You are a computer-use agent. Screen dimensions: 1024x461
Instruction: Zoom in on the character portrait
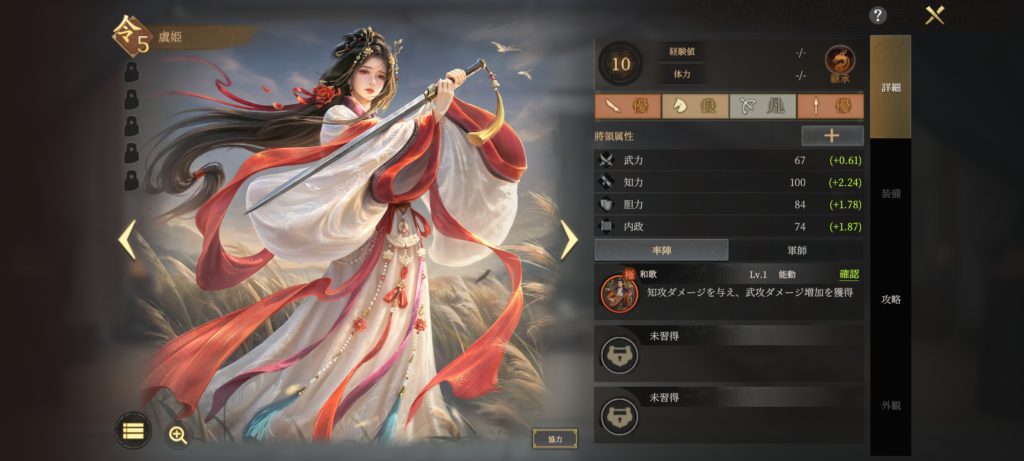coord(178,434)
